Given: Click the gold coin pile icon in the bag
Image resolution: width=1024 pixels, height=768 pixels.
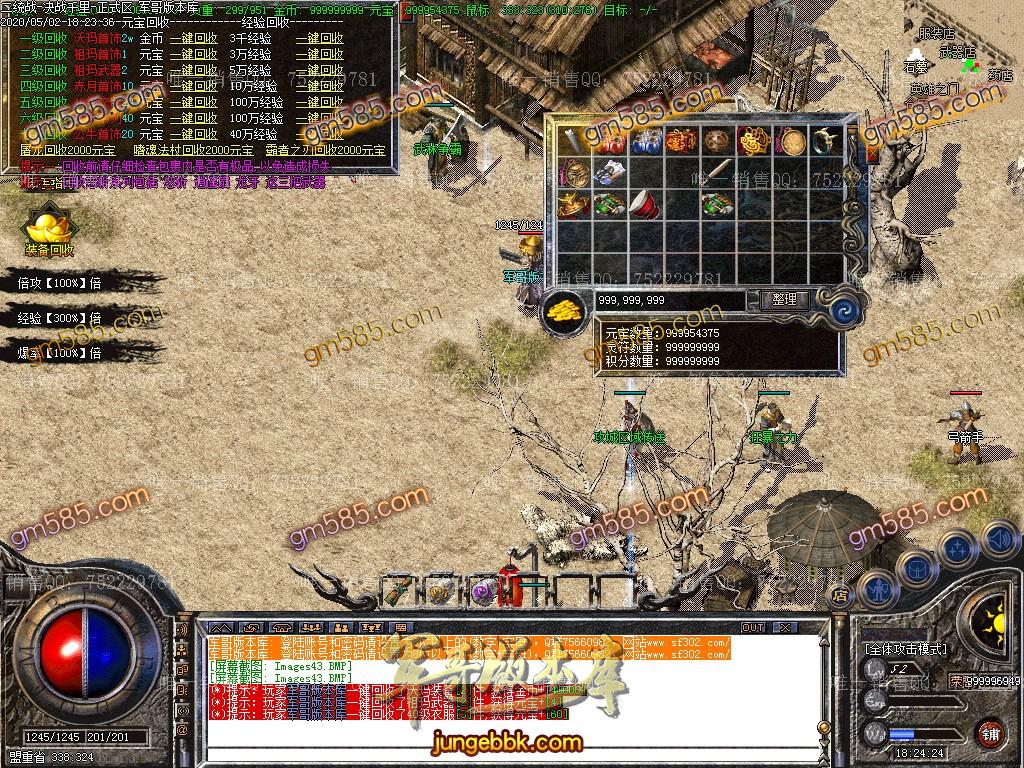Looking at the screenshot, I should (566, 309).
